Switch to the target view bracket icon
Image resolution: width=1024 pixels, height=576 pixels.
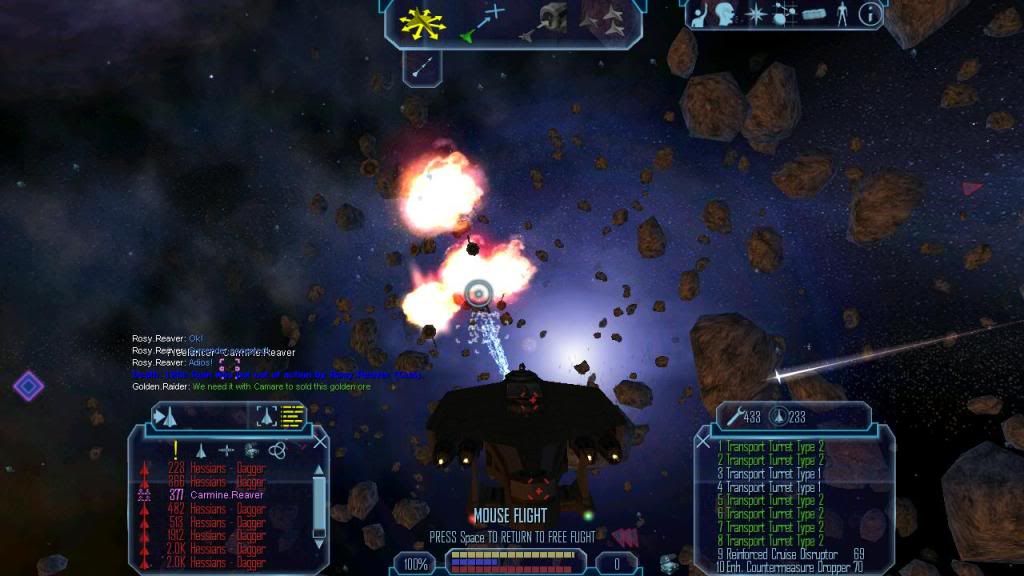click(x=265, y=416)
